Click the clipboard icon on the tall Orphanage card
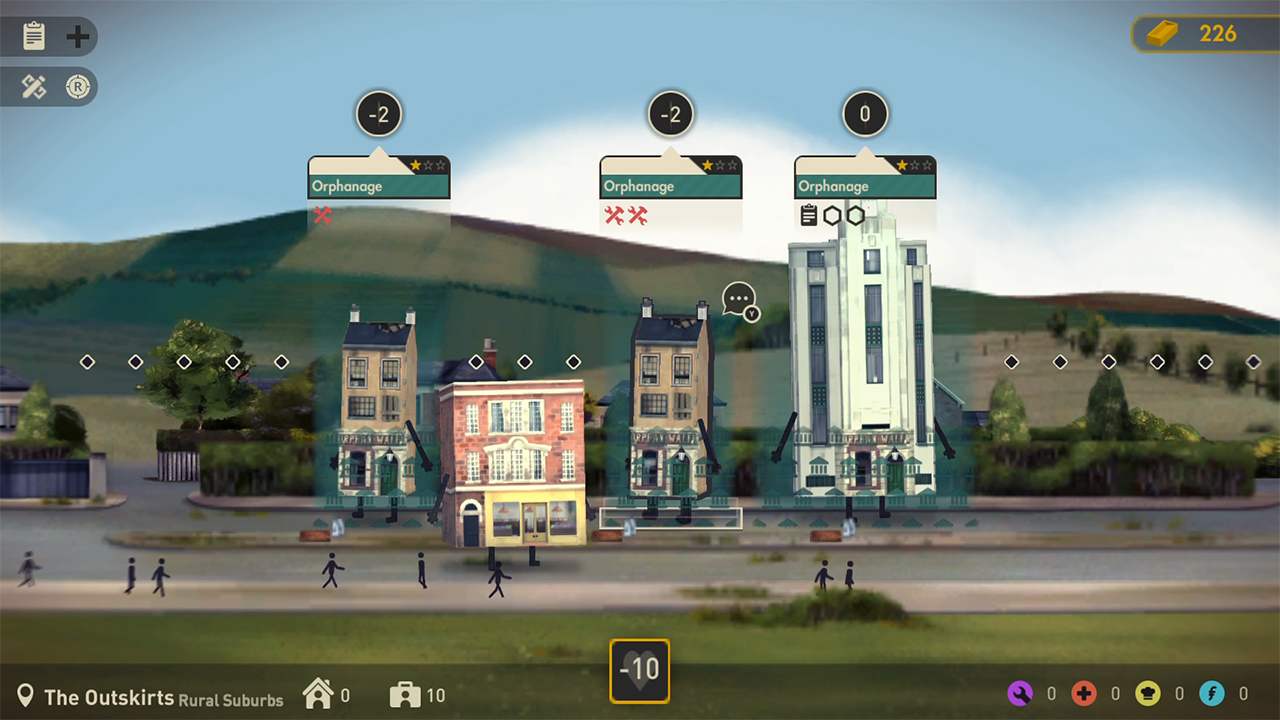Image resolution: width=1280 pixels, height=720 pixels. coord(808,215)
